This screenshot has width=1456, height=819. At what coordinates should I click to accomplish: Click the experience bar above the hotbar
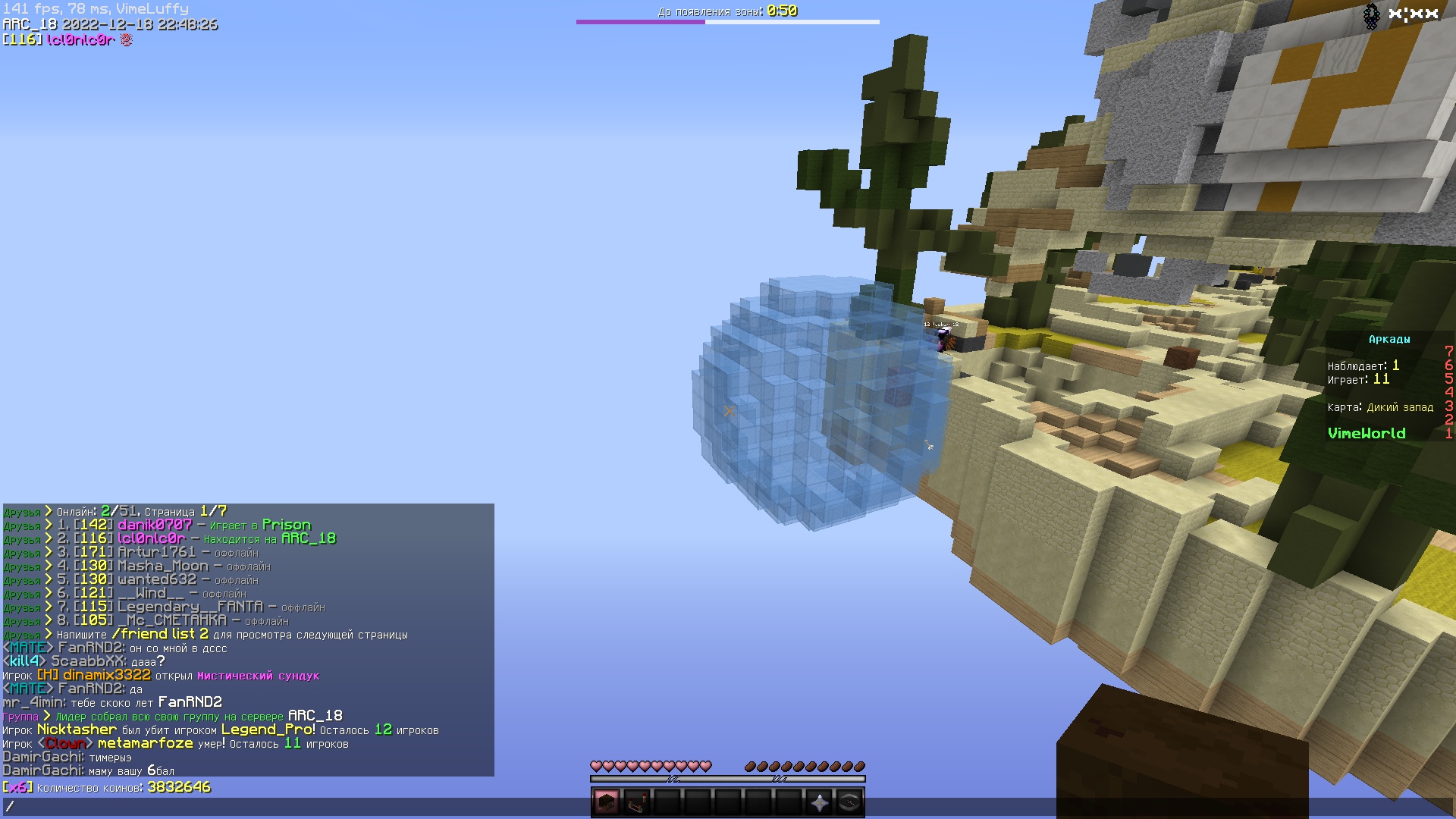tap(728, 779)
